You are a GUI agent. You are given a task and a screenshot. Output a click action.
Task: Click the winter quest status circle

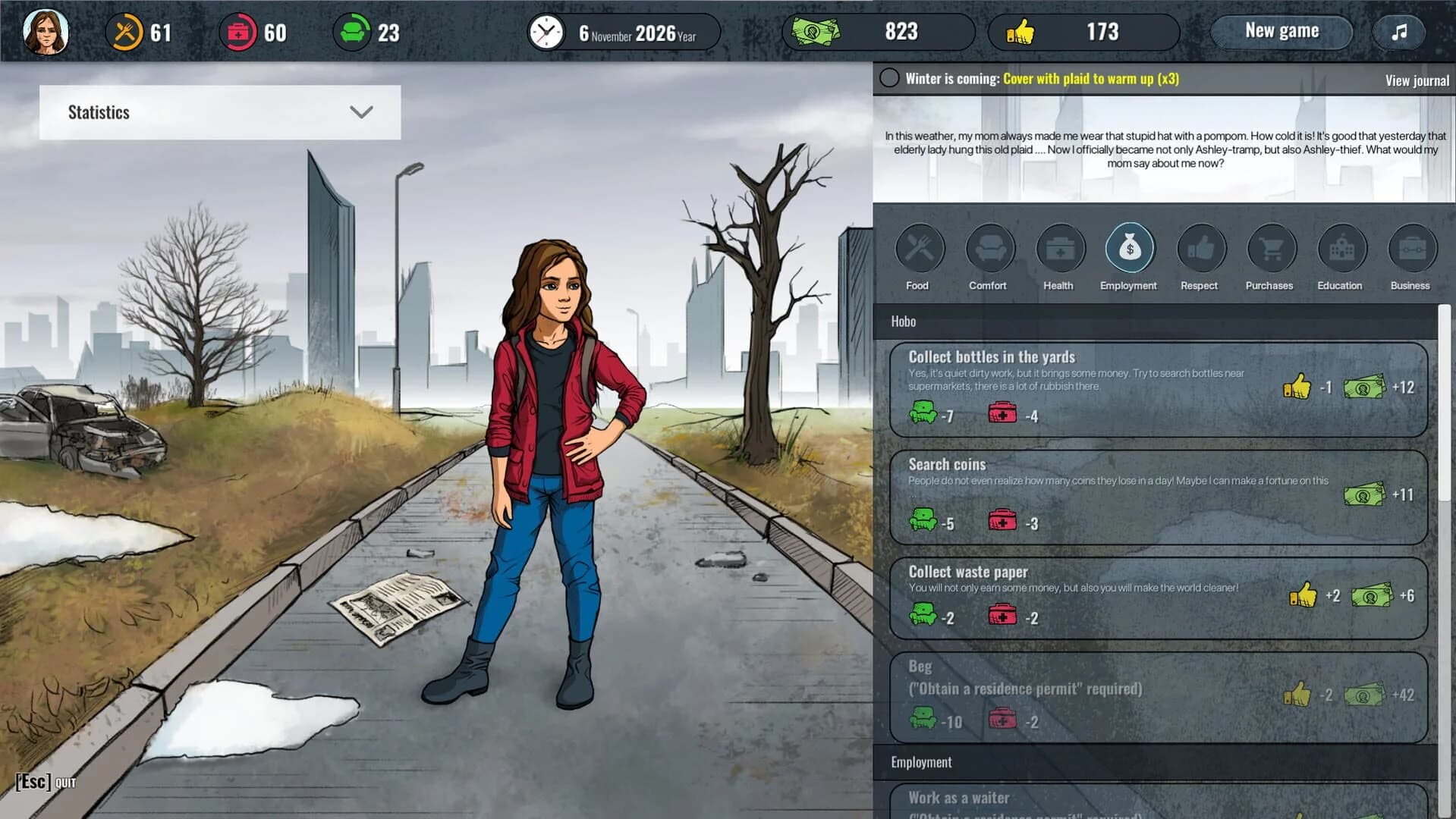tap(888, 77)
